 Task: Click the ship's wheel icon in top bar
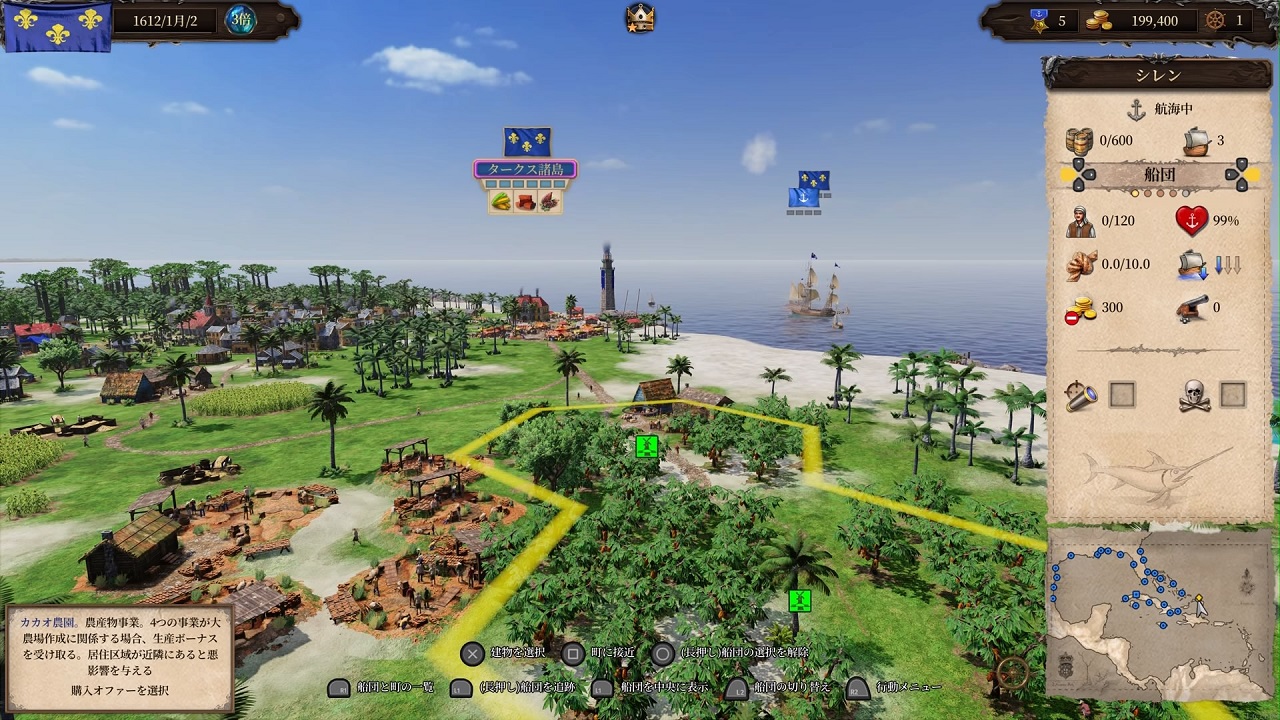tap(1216, 20)
